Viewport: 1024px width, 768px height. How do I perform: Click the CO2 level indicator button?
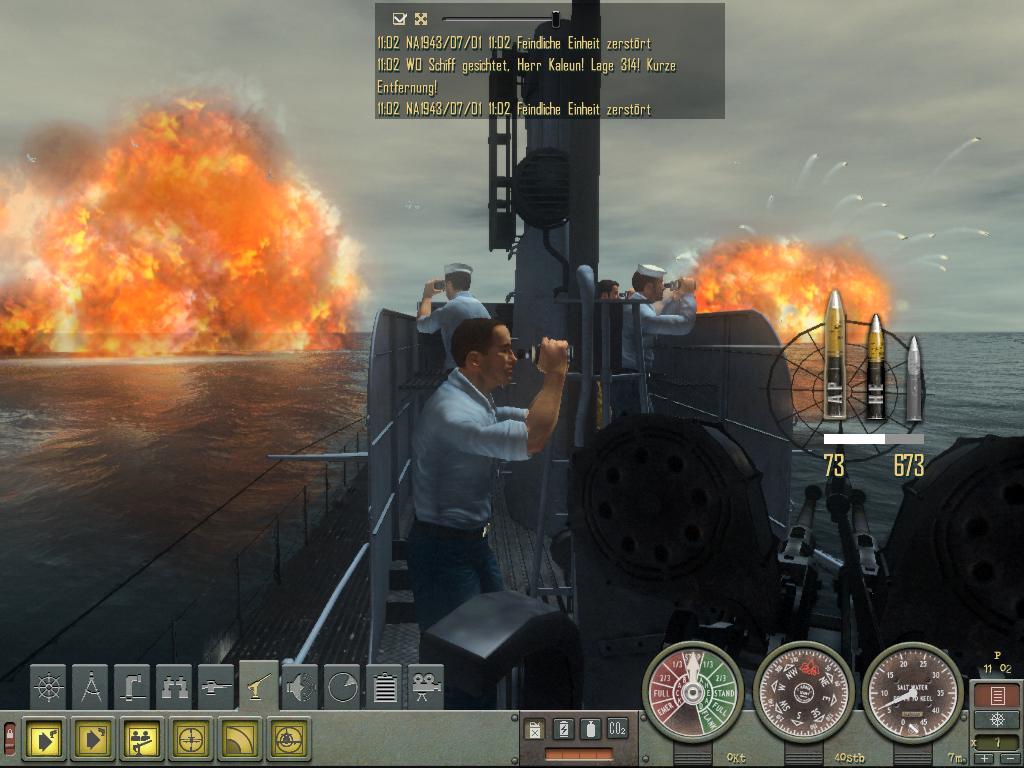pyautogui.click(x=617, y=729)
